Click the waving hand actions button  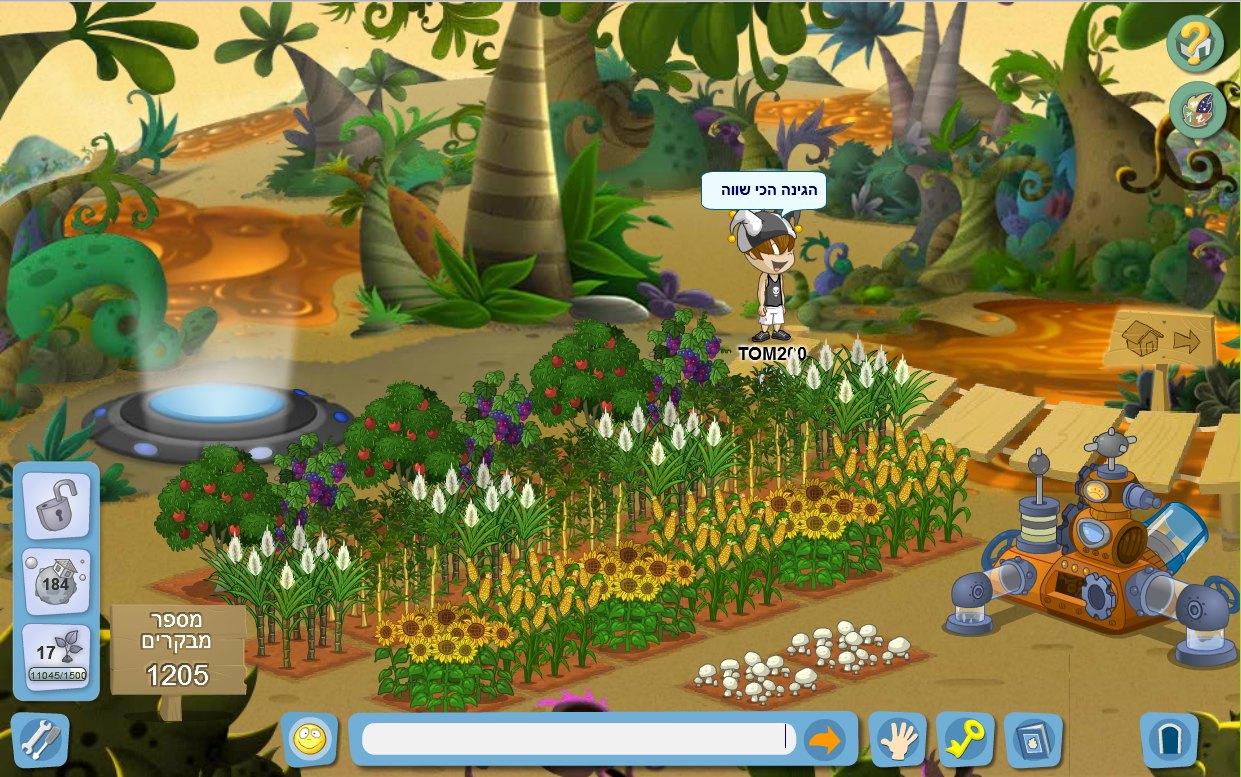pyautogui.click(x=897, y=740)
